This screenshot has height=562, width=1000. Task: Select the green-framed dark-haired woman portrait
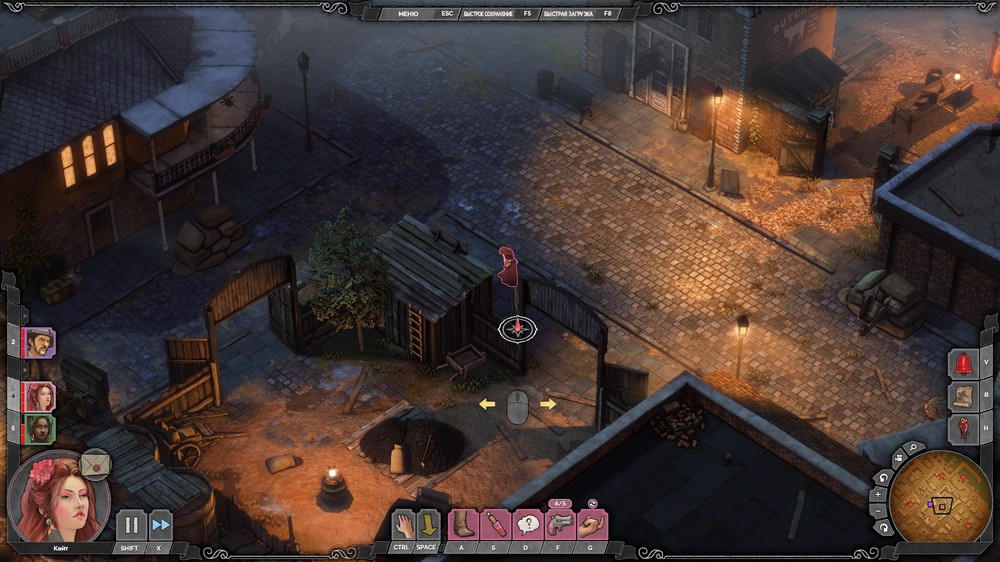(40, 429)
